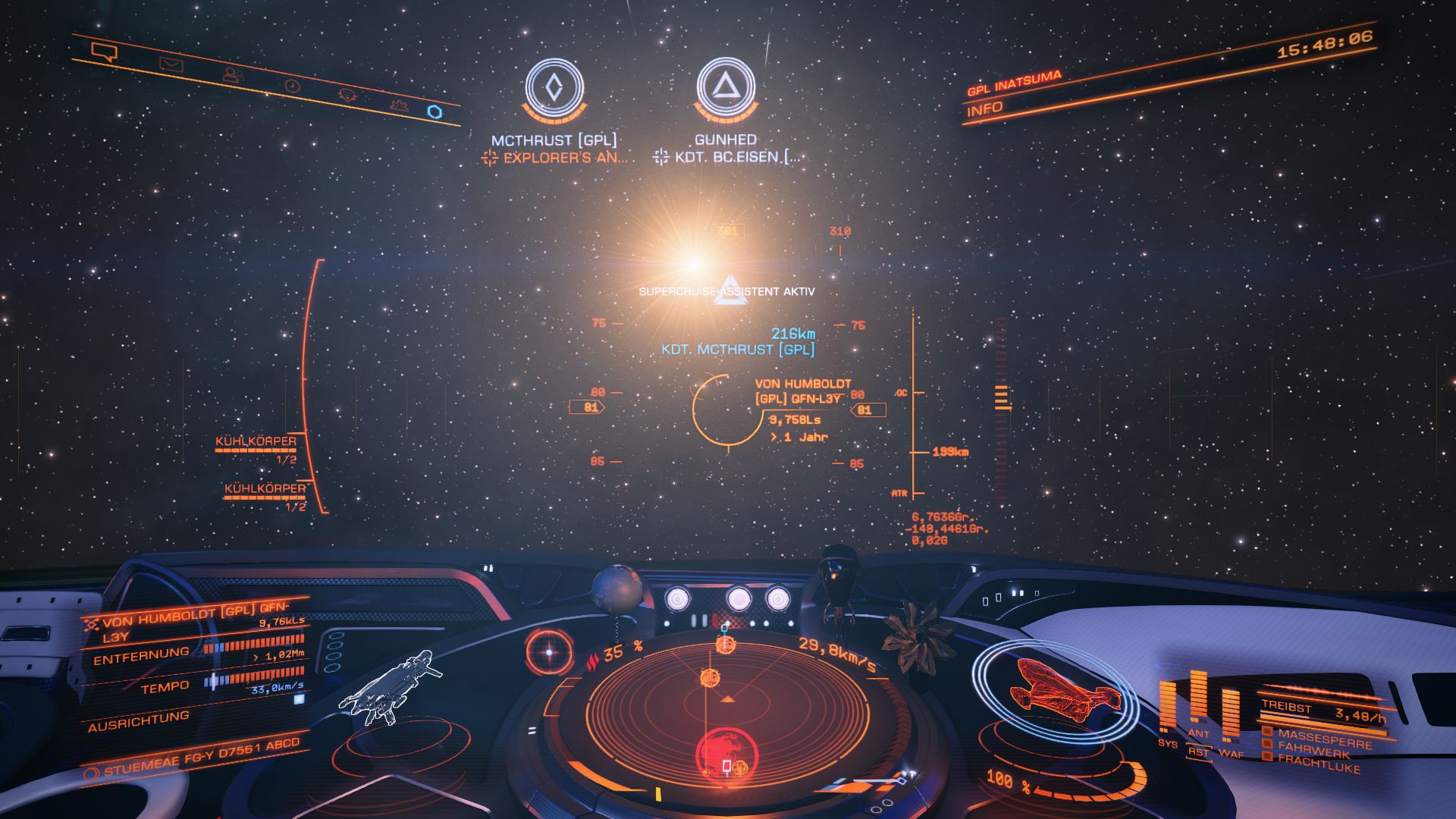Click the Stuemeae FG-Y D7561 ABCD destination
Screen dimensions: 1456x819
coord(201,757)
